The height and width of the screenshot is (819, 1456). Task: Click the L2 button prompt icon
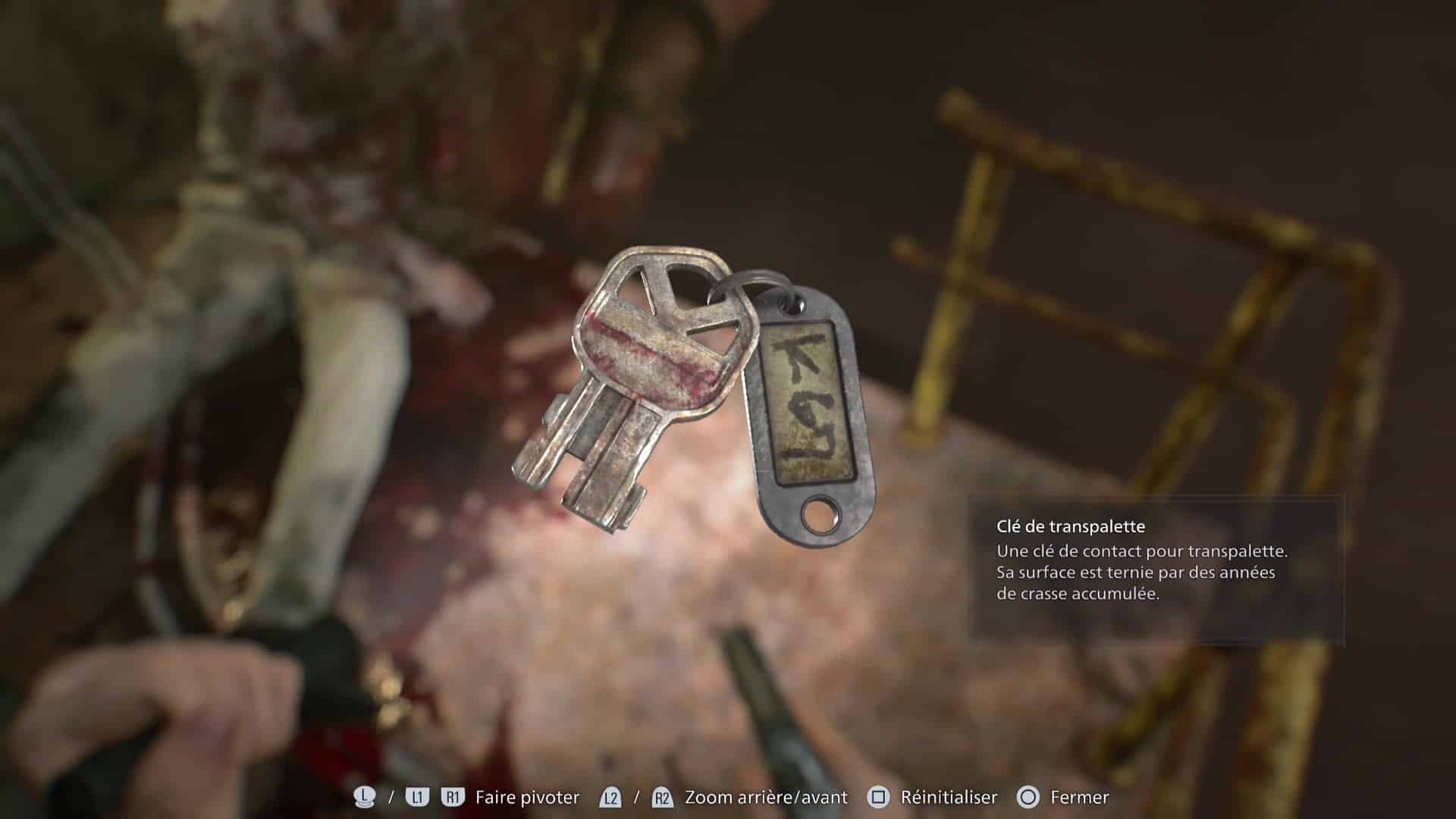pyautogui.click(x=610, y=797)
